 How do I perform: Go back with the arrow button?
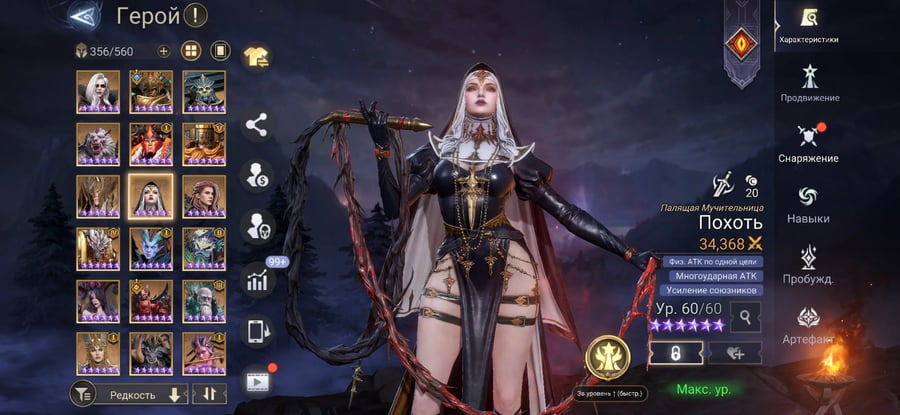tap(85, 15)
